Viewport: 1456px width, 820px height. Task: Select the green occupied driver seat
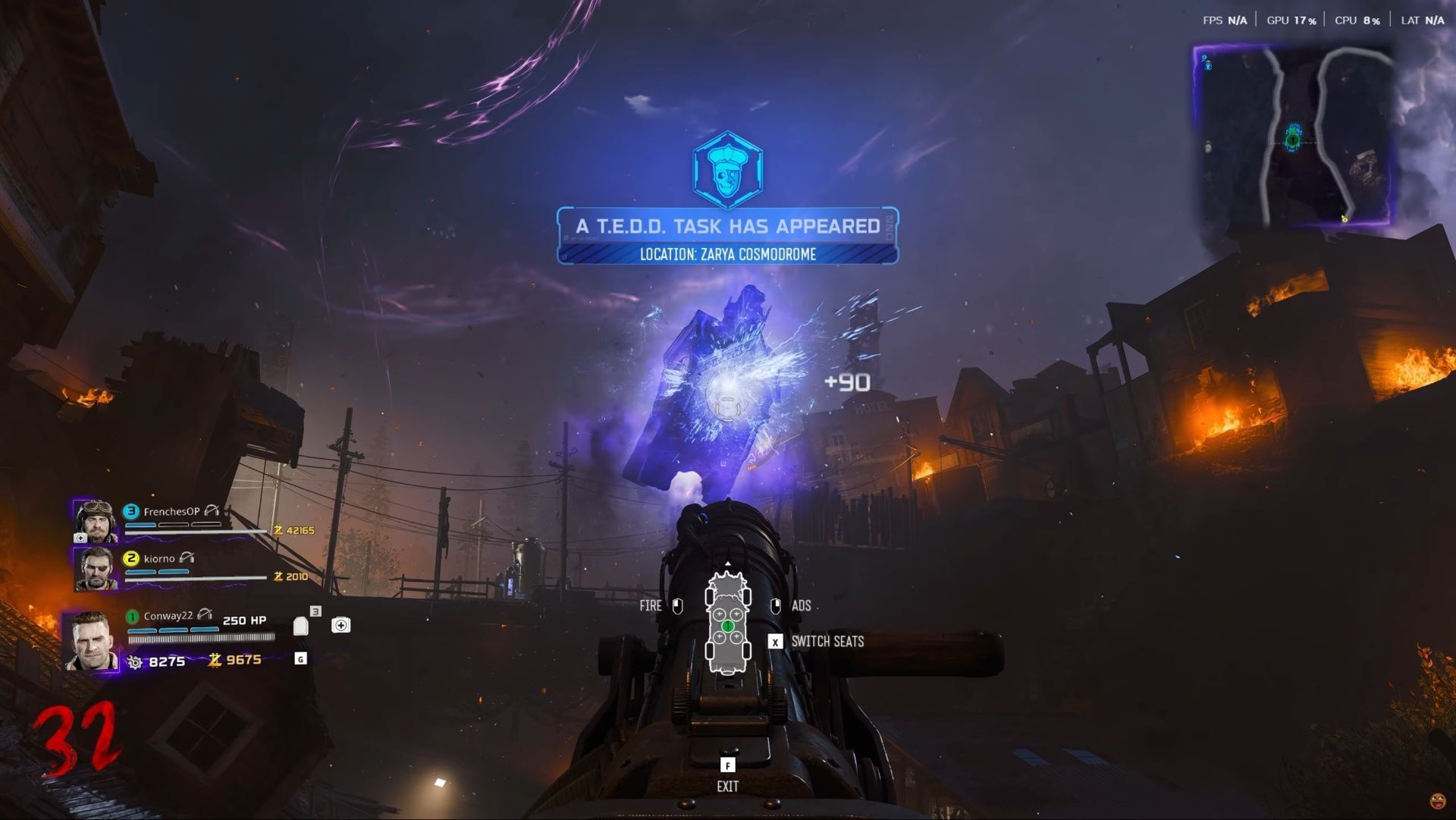coord(727,626)
